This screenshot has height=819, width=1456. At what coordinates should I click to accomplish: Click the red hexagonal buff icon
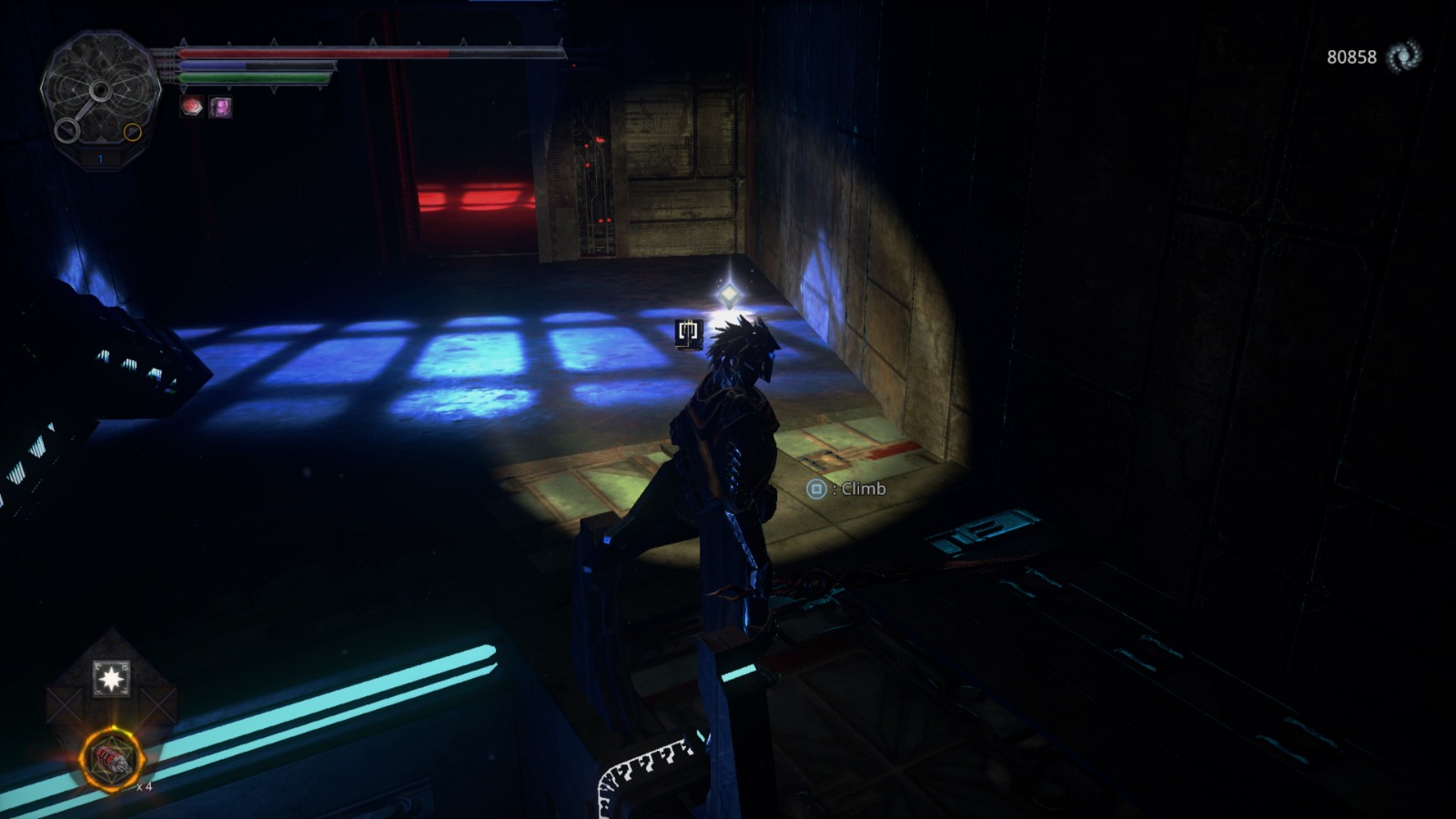[x=192, y=106]
